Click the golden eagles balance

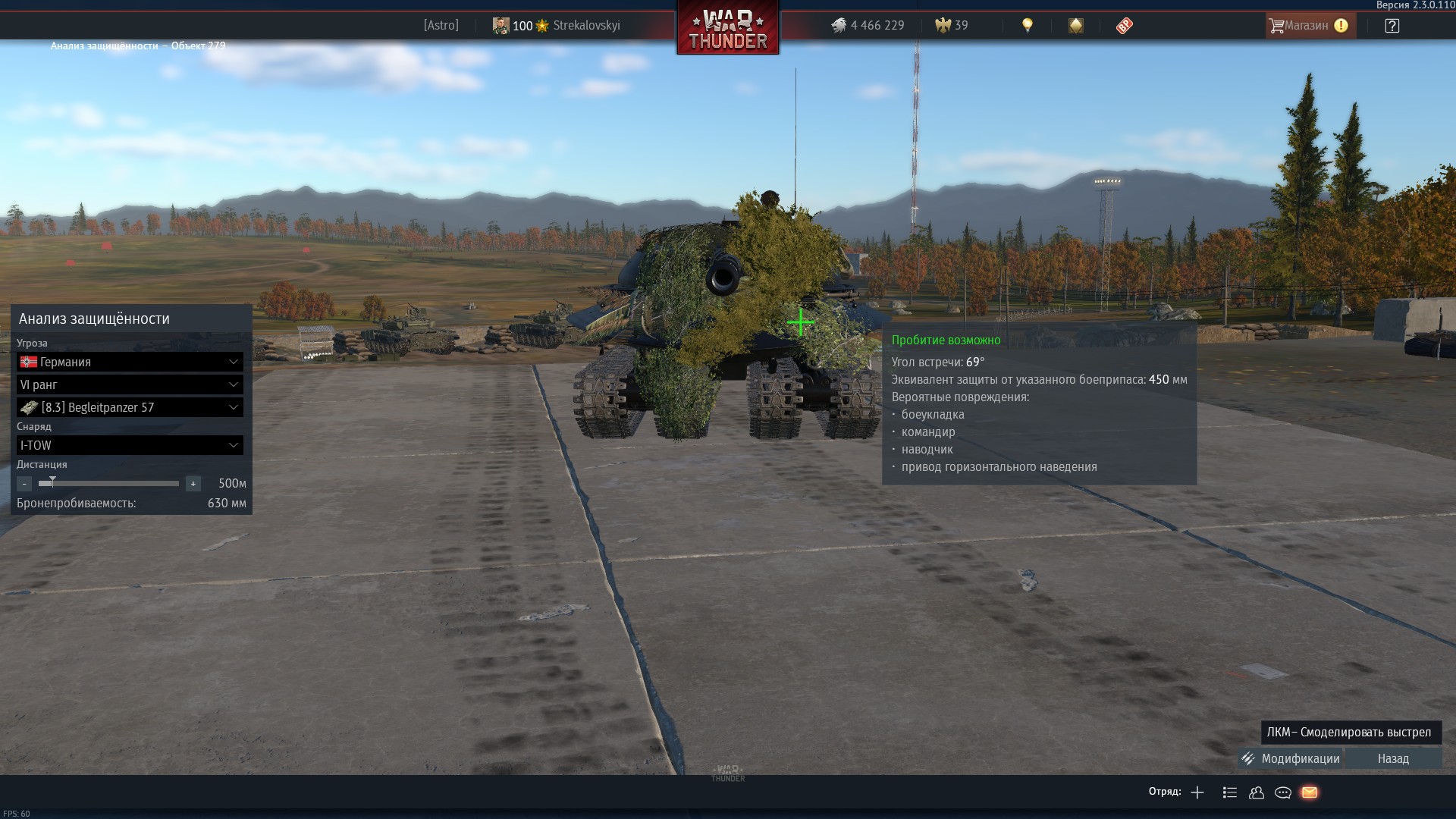click(952, 25)
